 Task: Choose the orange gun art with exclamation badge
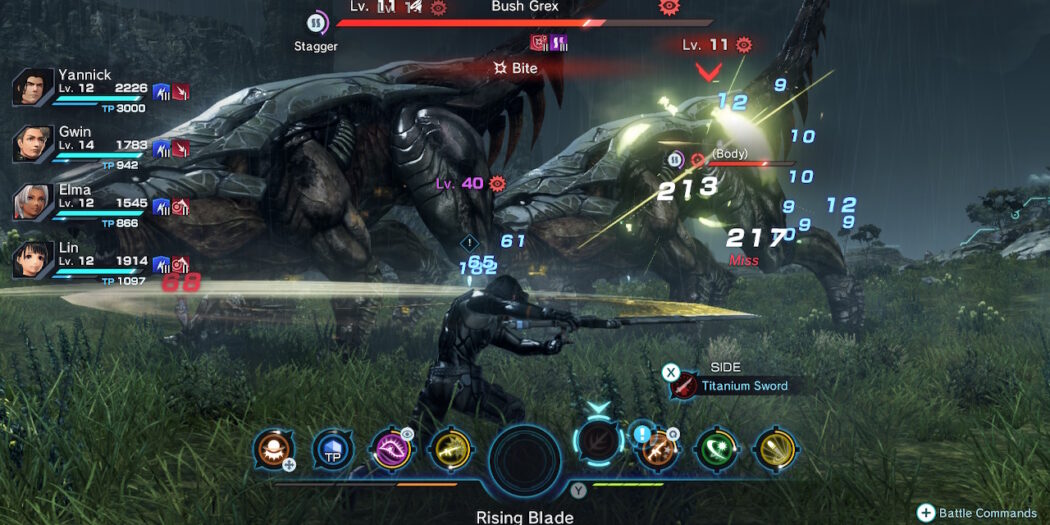click(657, 449)
